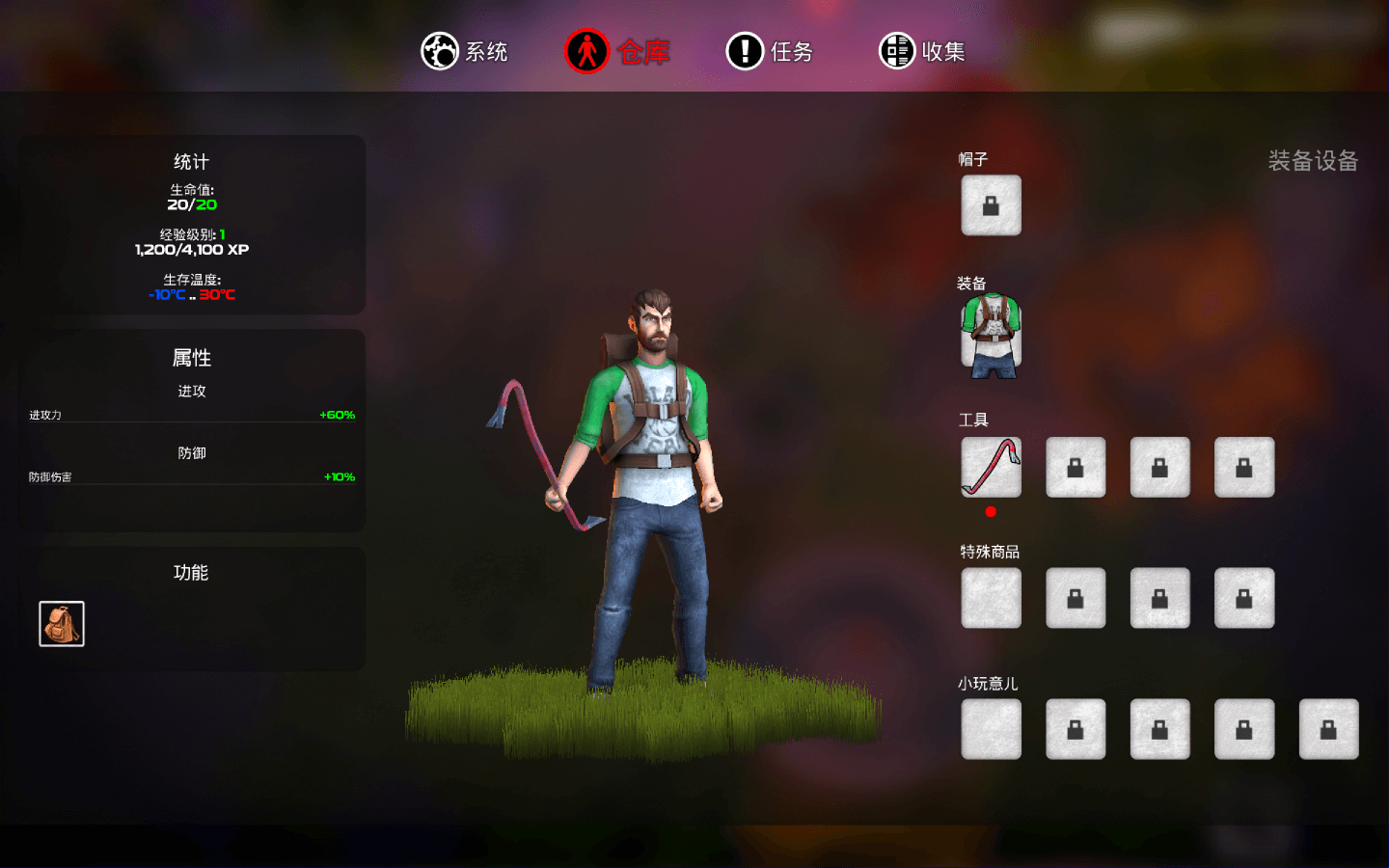The image size is (1389, 868).
Task: Click the locked 帽子 hat slot
Action: coord(990,204)
